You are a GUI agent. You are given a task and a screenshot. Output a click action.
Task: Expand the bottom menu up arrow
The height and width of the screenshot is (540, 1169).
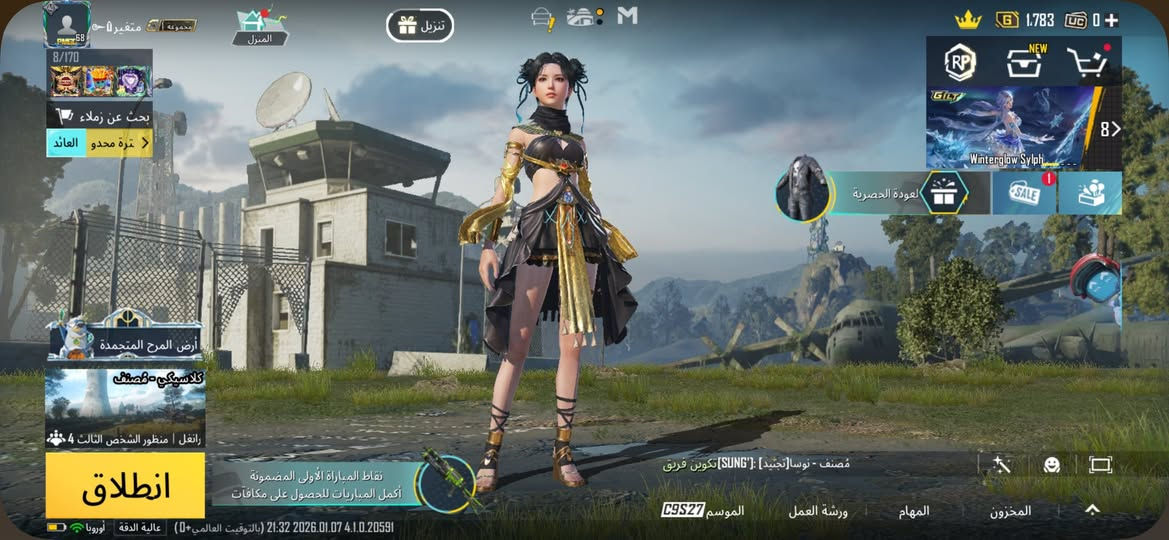[x=1092, y=510]
